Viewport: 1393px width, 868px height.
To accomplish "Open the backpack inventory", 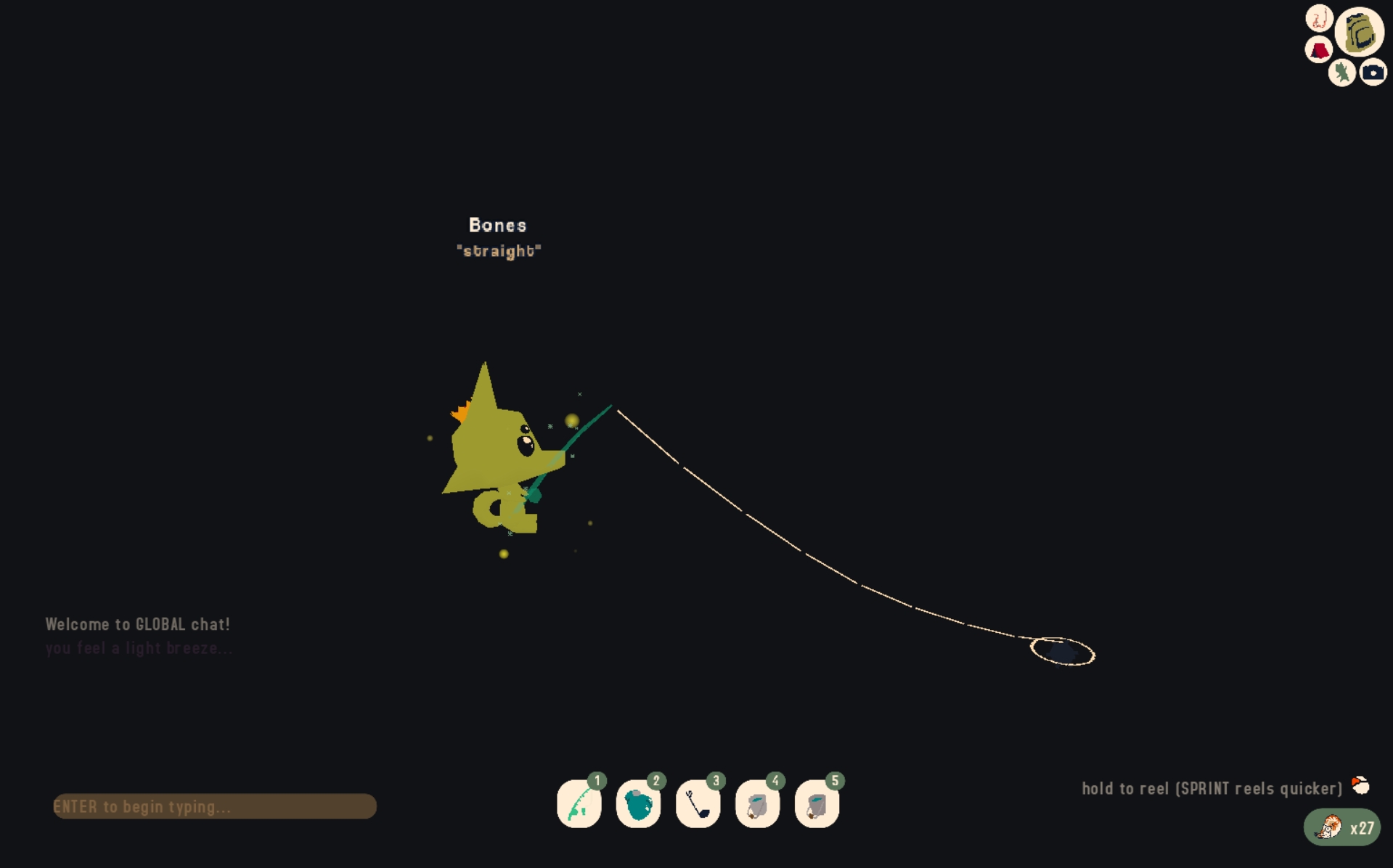I will click(1360, 32).
